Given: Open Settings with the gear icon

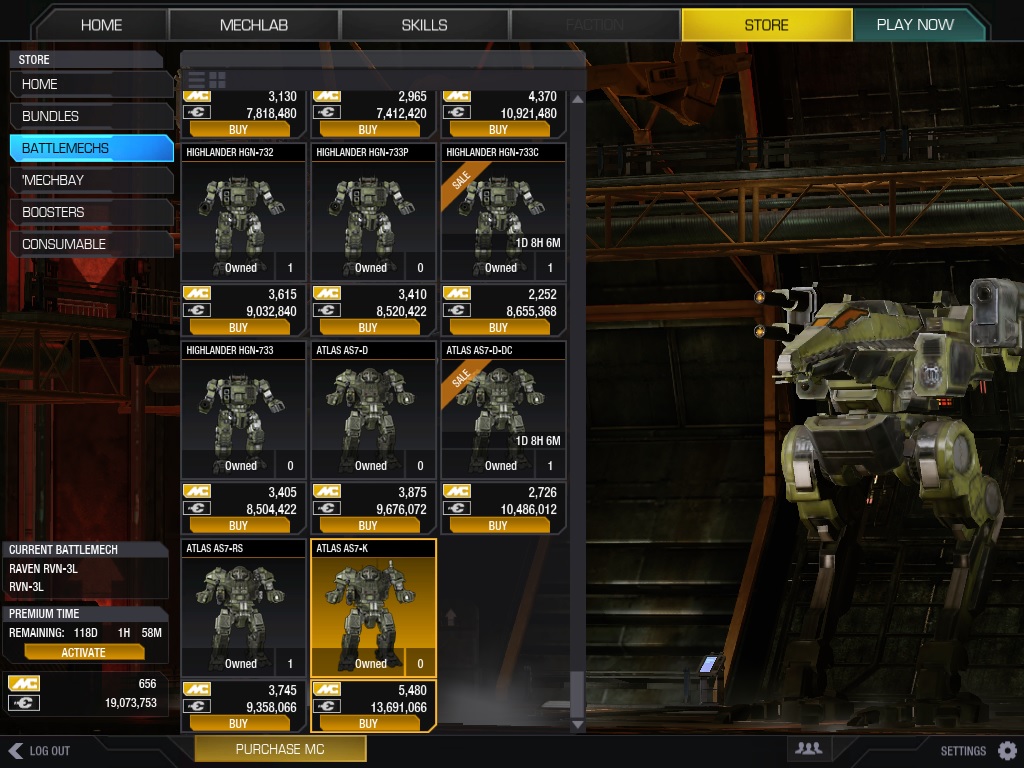Looking at the screenshot, I should coord(1007,750).
